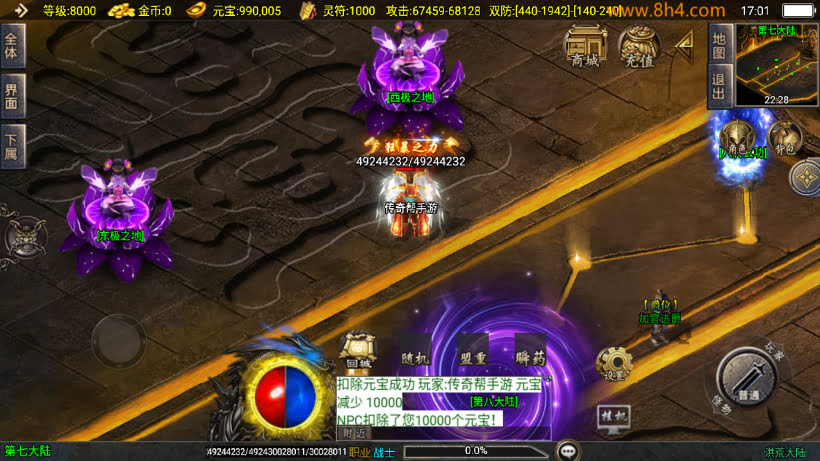Use the 回城 return-to-town scroll

pos(358,352)
